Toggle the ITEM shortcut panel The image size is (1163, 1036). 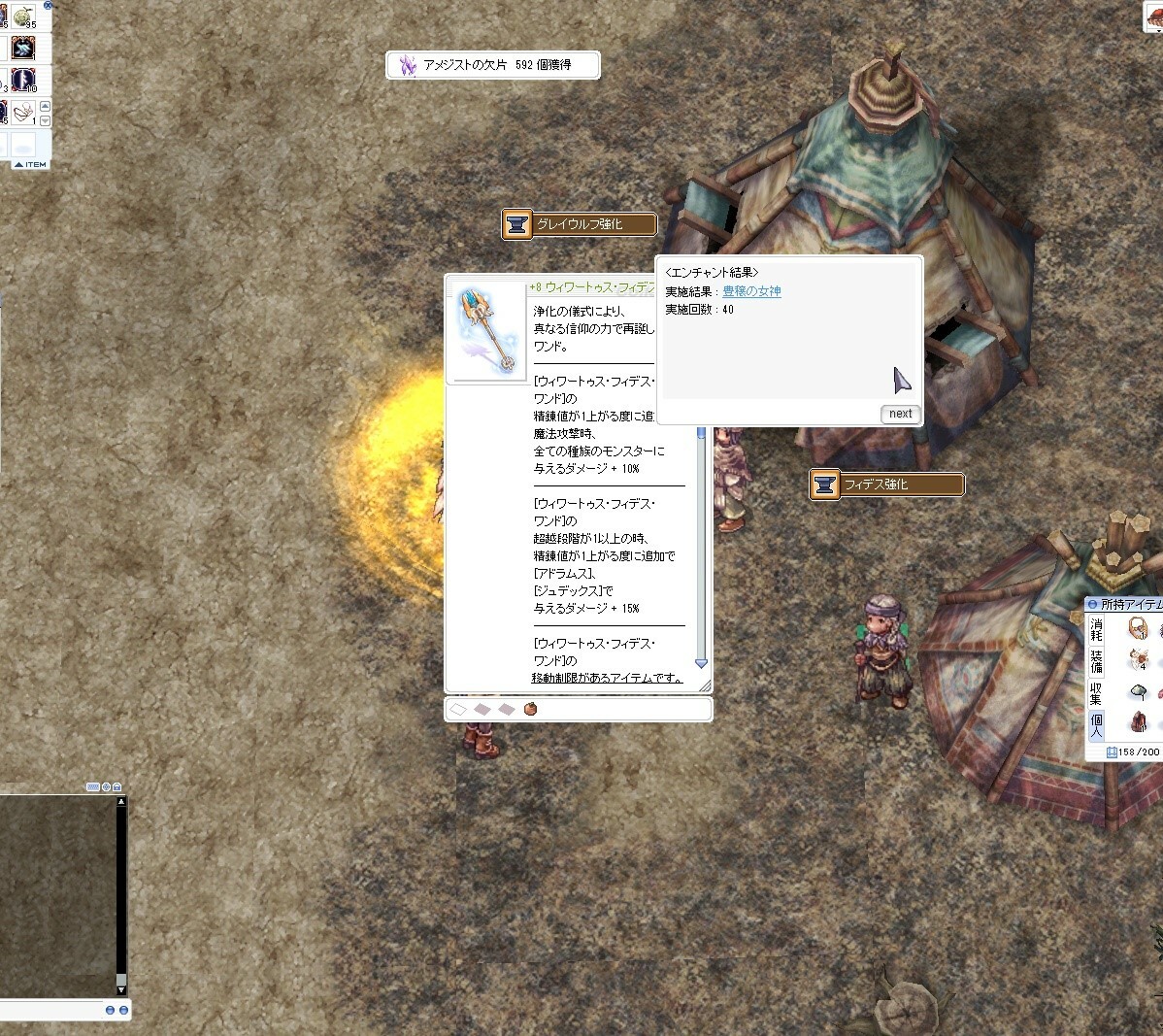pos(31,165)
